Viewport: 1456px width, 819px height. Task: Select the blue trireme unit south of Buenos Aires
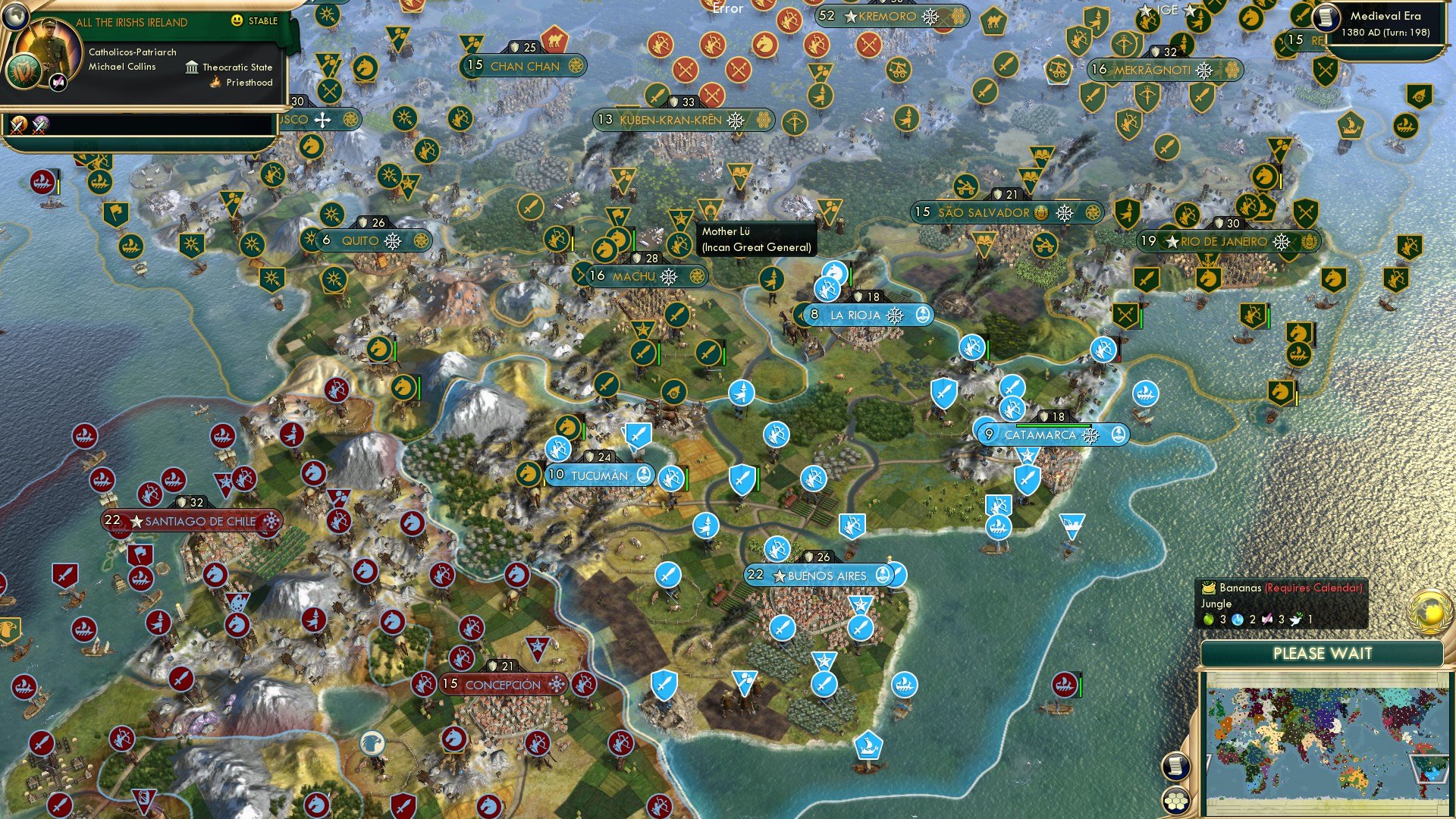click(x=868, y=745)
